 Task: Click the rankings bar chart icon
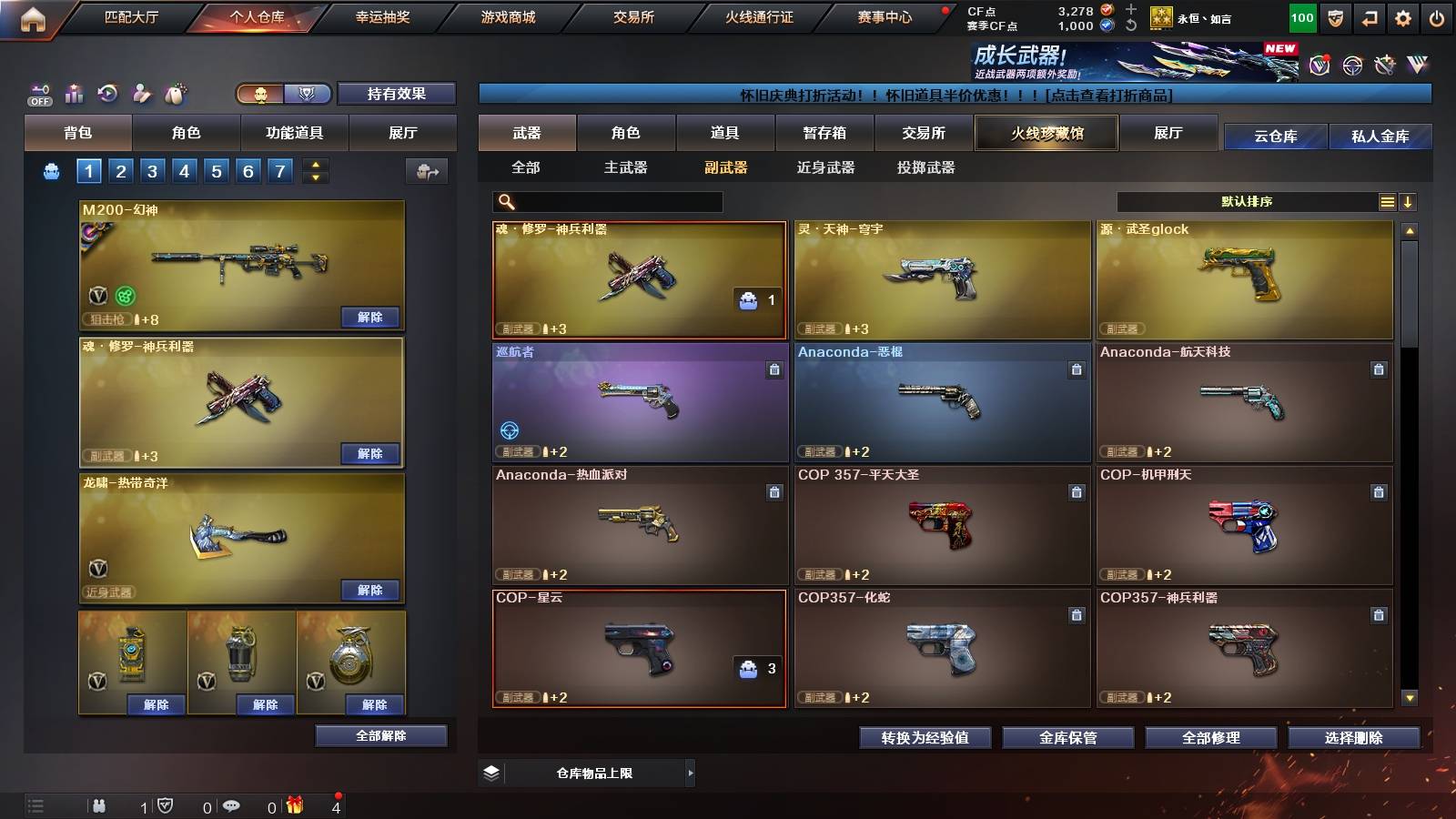coord(74,92)
